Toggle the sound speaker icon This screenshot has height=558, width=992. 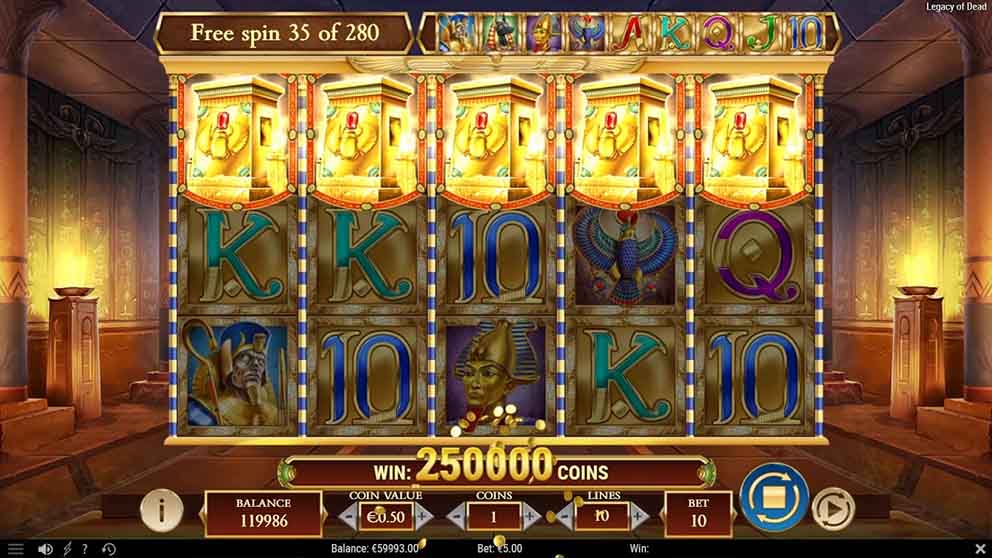click(x=45, y=549)
